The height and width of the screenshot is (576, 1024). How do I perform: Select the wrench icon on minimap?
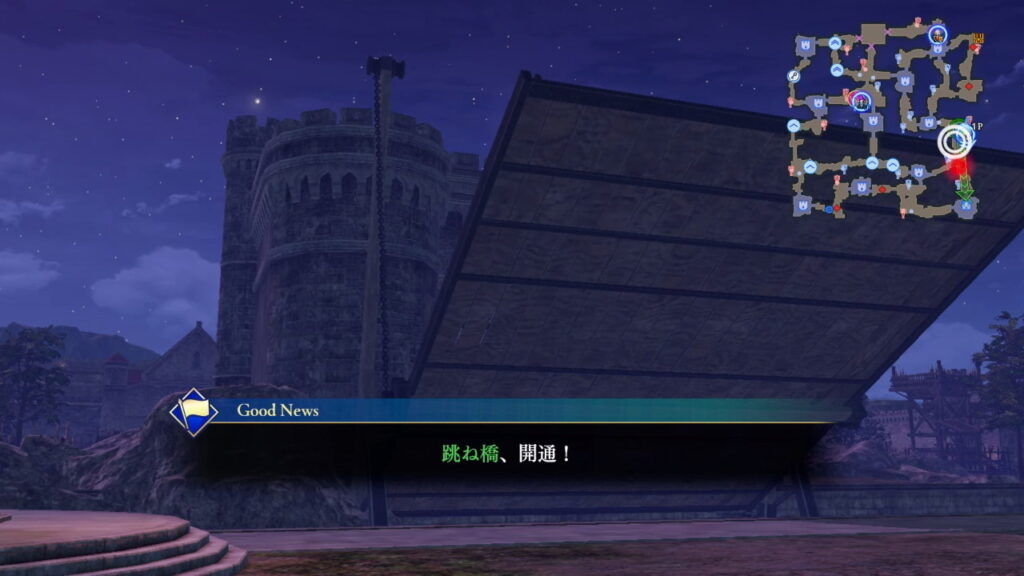coord(793,76)
